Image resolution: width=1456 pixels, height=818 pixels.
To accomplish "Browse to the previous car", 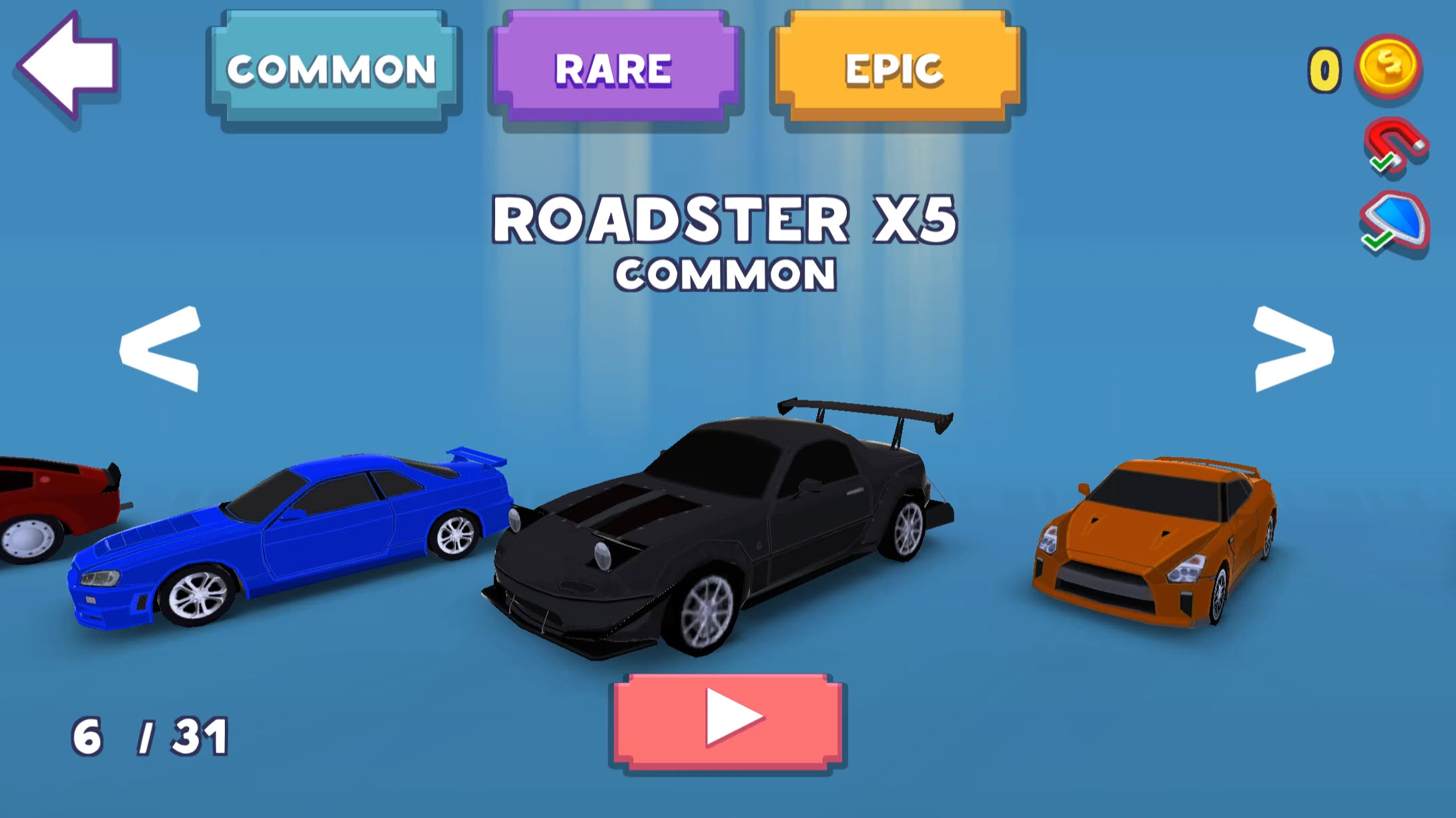I will click(160, 348).
